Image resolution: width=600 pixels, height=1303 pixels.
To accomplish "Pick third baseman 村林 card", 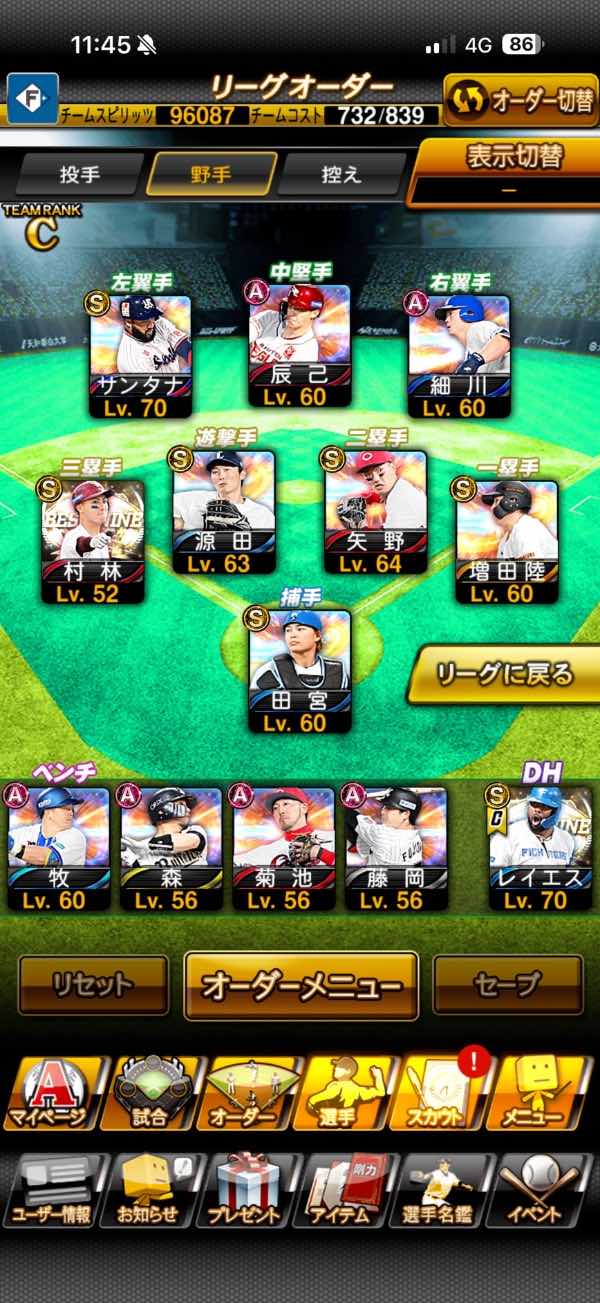I will pos(93,542).
